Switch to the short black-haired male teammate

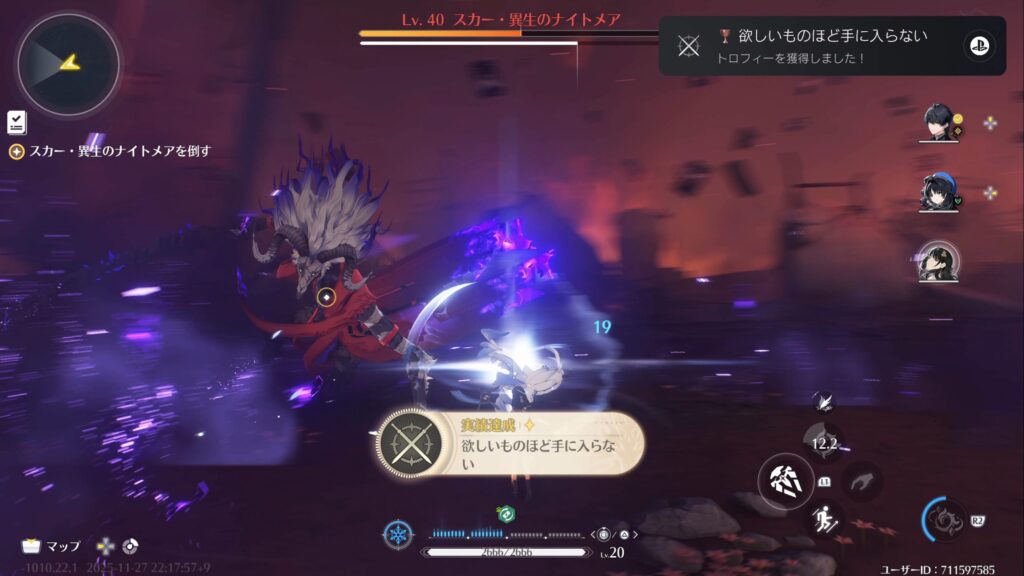(x=939, y=123)
